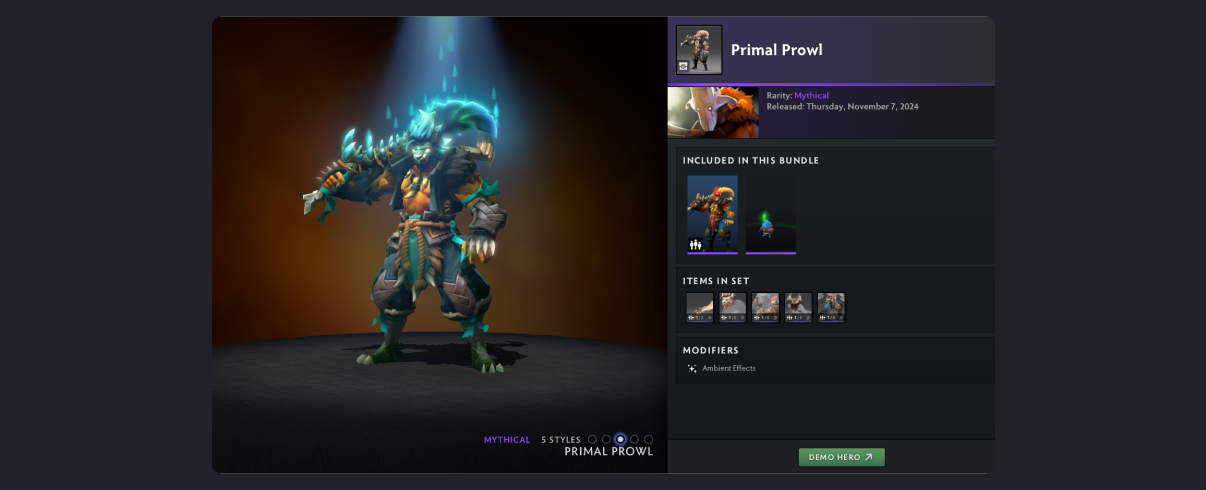Choose the second style option
This screenshot has height=490, width=1206.
coord(606,439)
